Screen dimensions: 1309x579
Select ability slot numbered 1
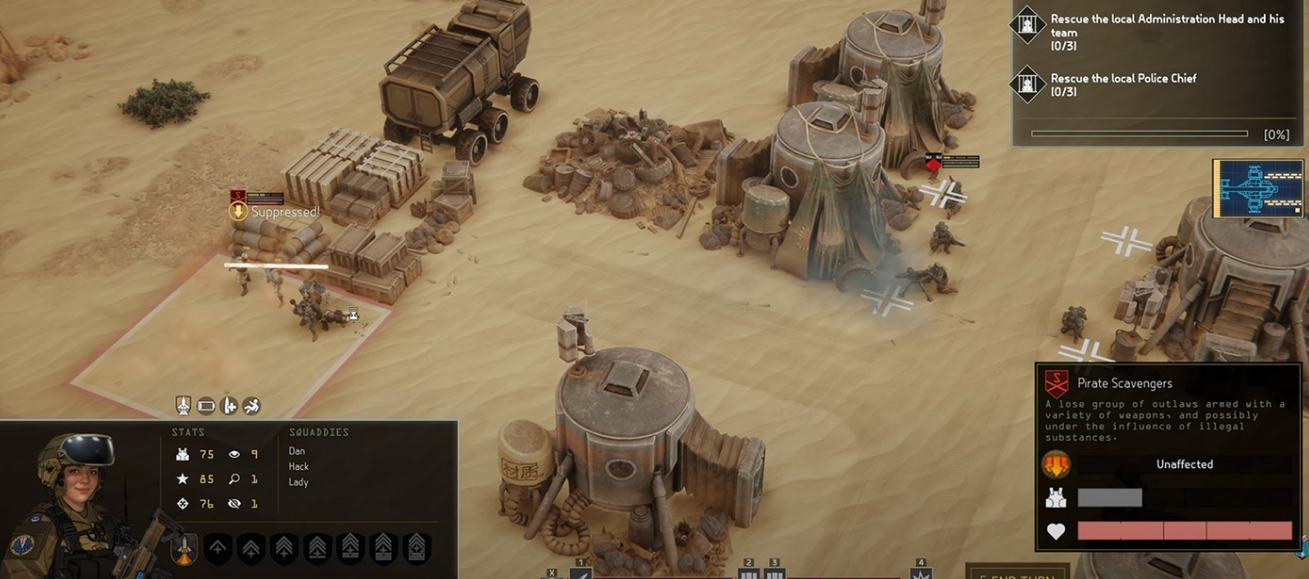click(x=581, y=573)
